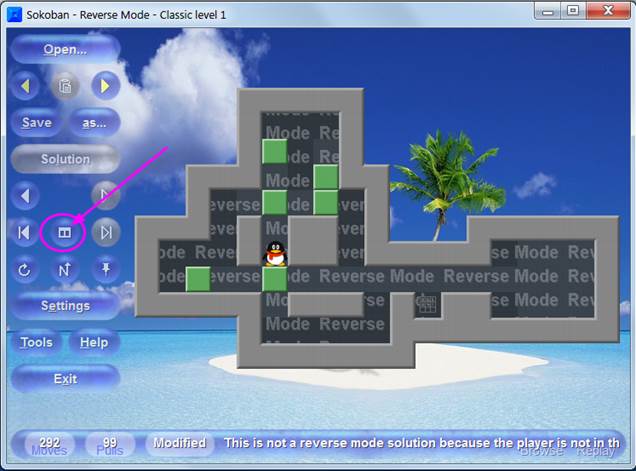Image resolution: width=636 pixels, height=471 pixels.
Task: Exit the game with the Exit button
Action: point(65,379)
